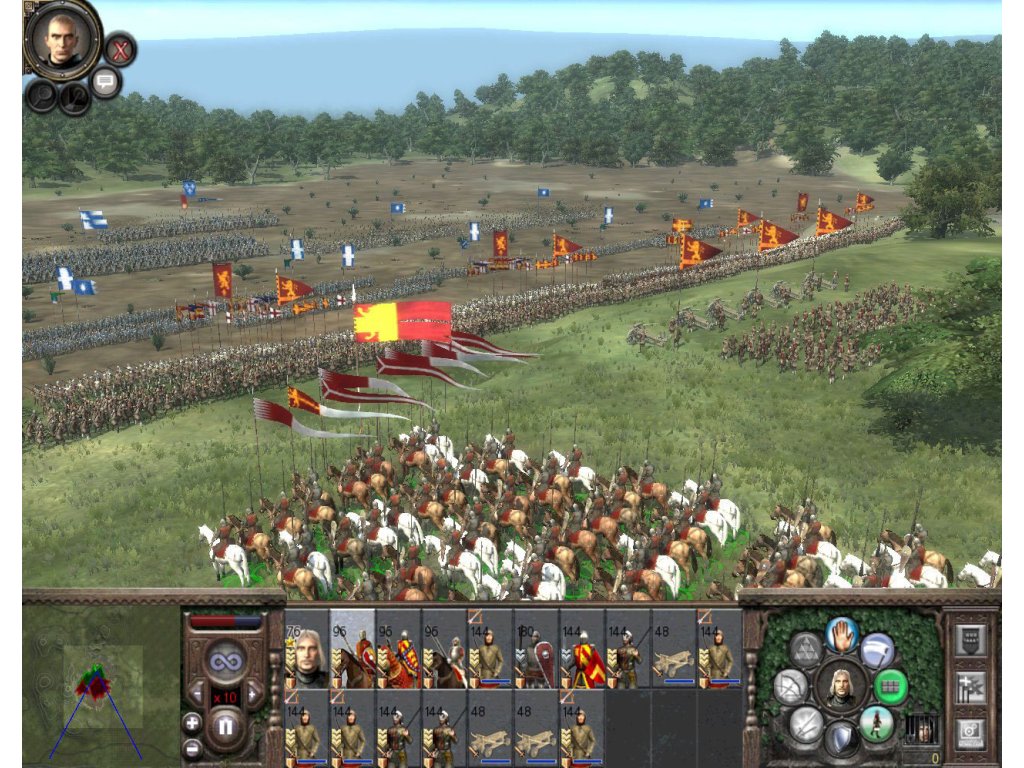Show the advisor's speech bubble text
This screenshot has width=1024, height=768.
[x=106, y=82]
